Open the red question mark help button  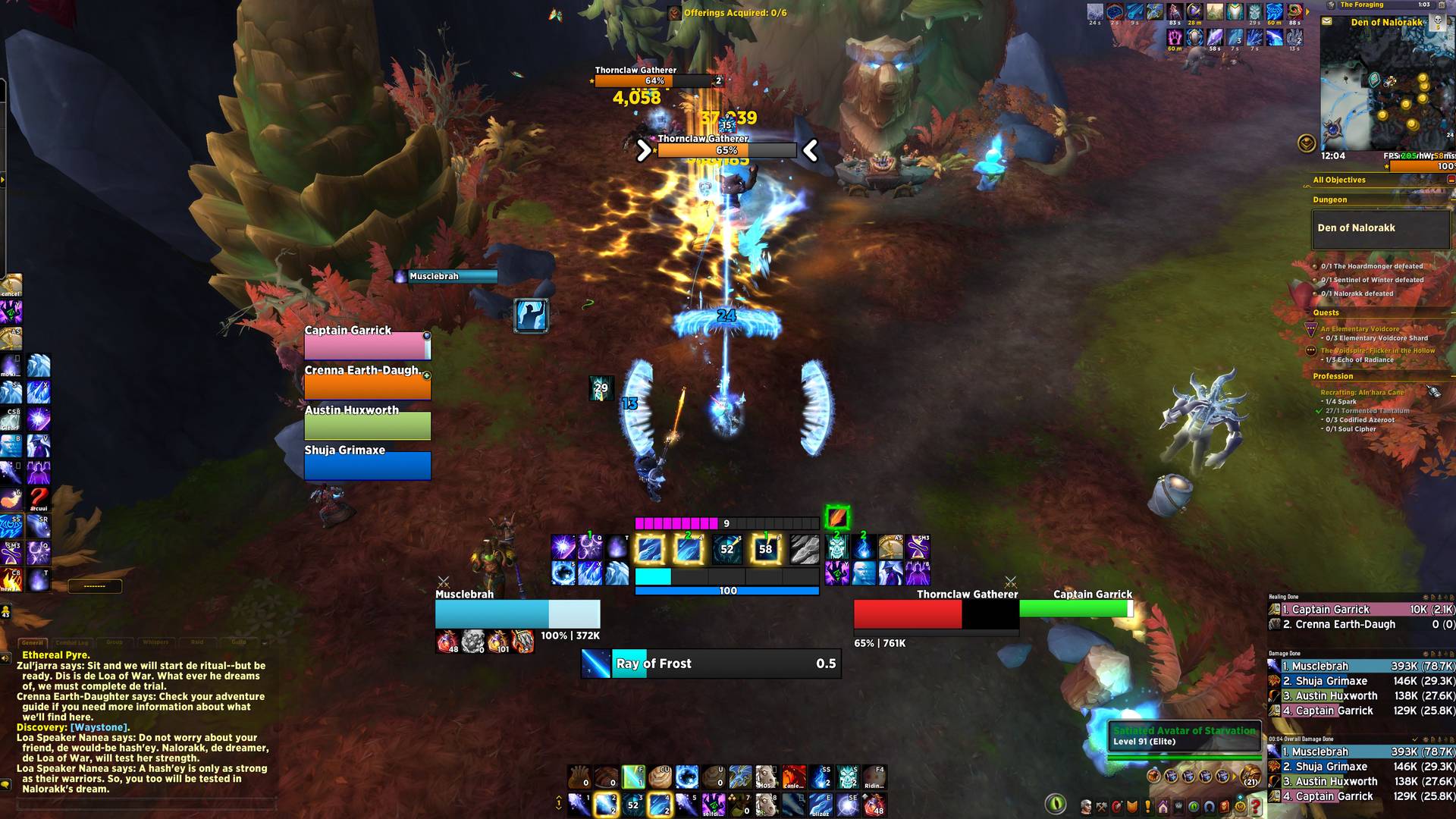[x=1255, y=805]
